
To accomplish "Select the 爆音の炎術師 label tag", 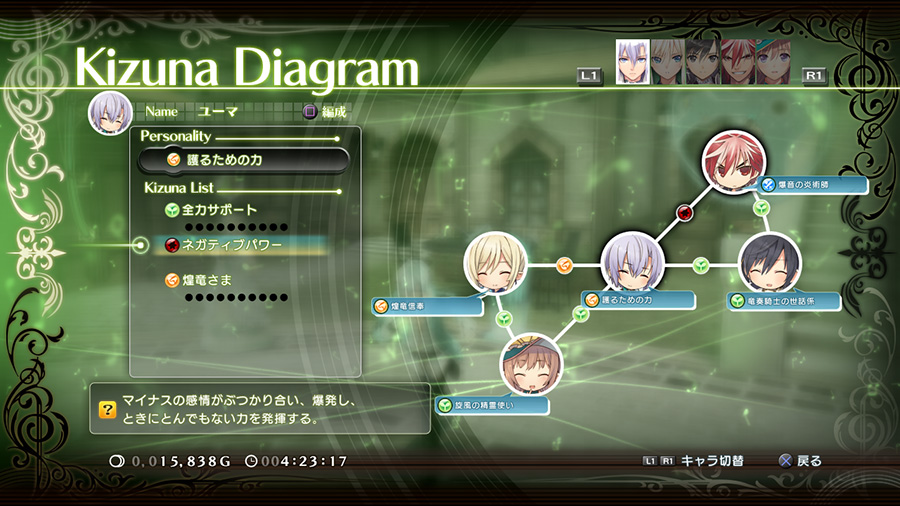I will [x=810, y=184].
